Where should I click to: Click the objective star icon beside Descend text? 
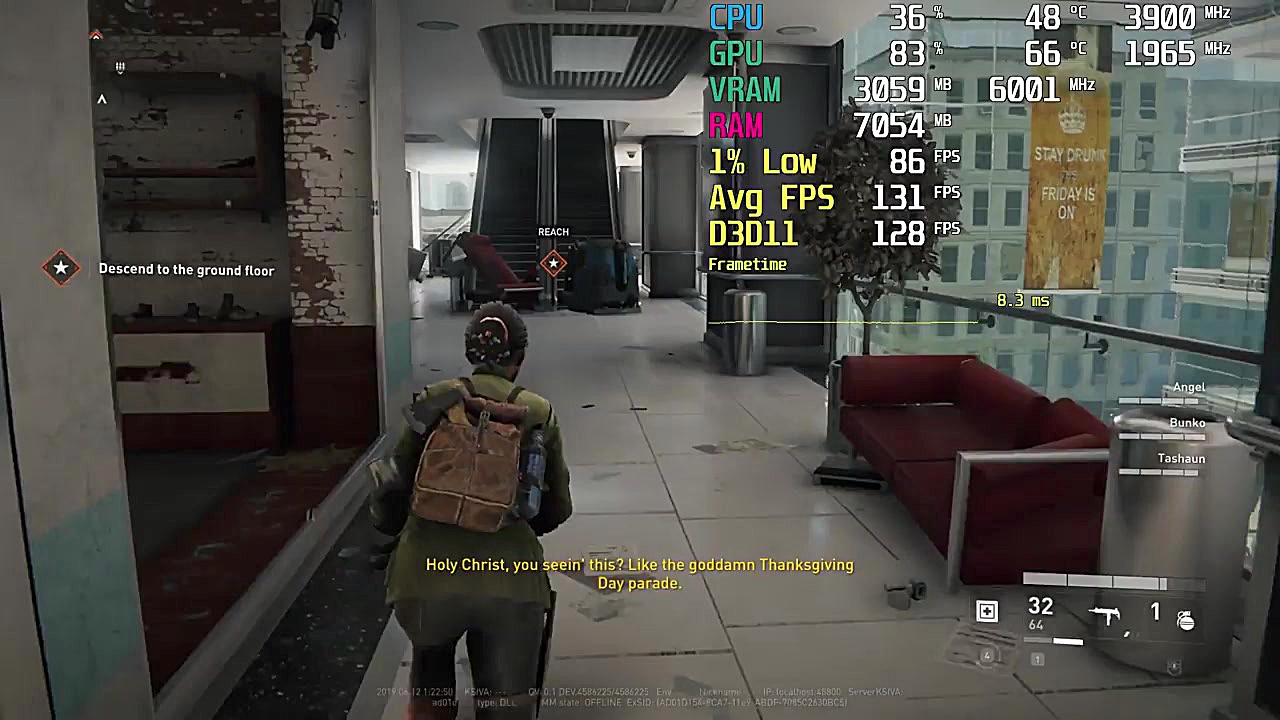click(x=61, y=268)
